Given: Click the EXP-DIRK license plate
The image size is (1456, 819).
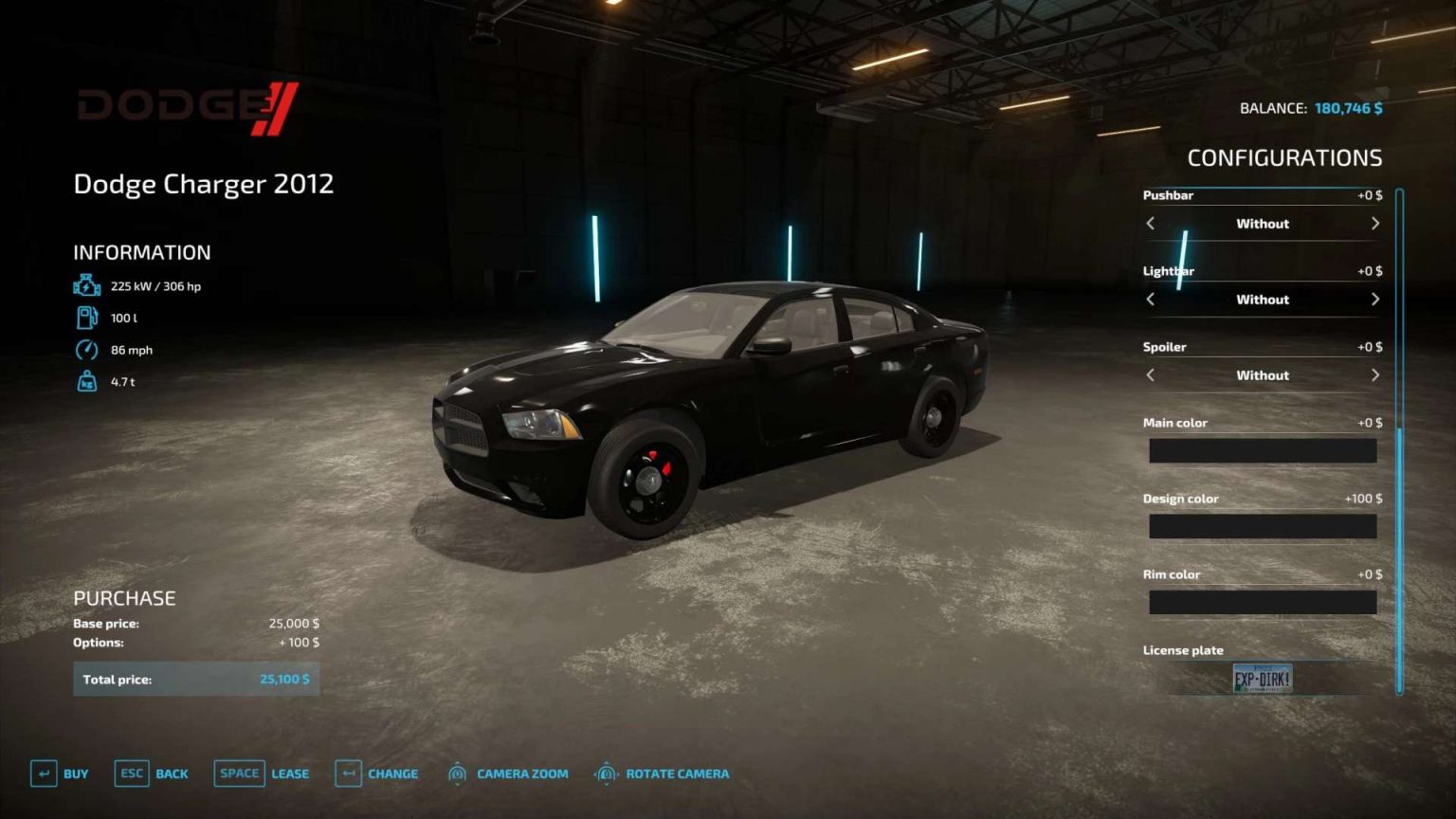Looking at the screenshot, I should click(x=1262, y=679).
